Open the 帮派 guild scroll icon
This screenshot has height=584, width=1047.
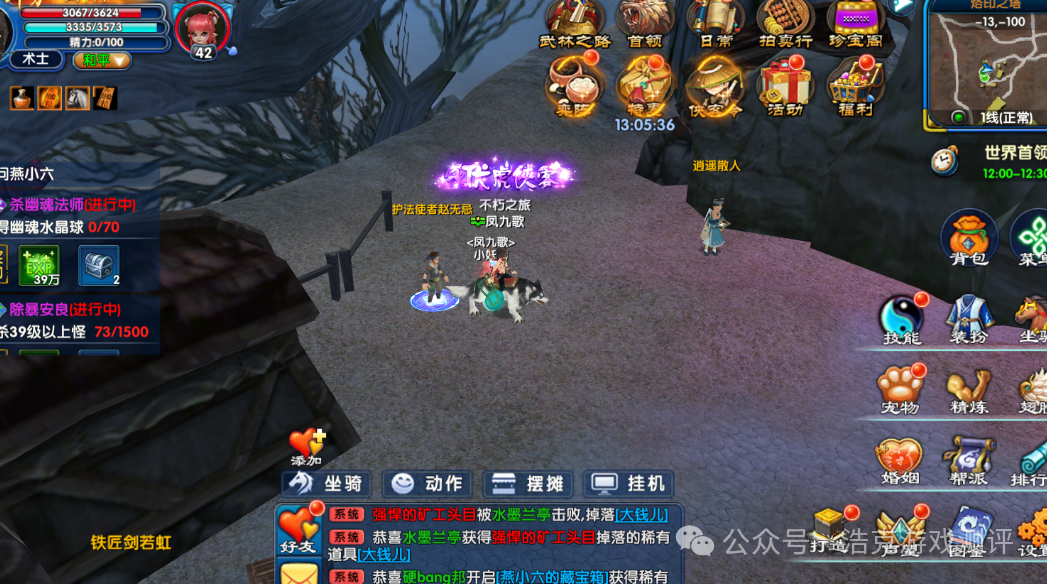968,462
